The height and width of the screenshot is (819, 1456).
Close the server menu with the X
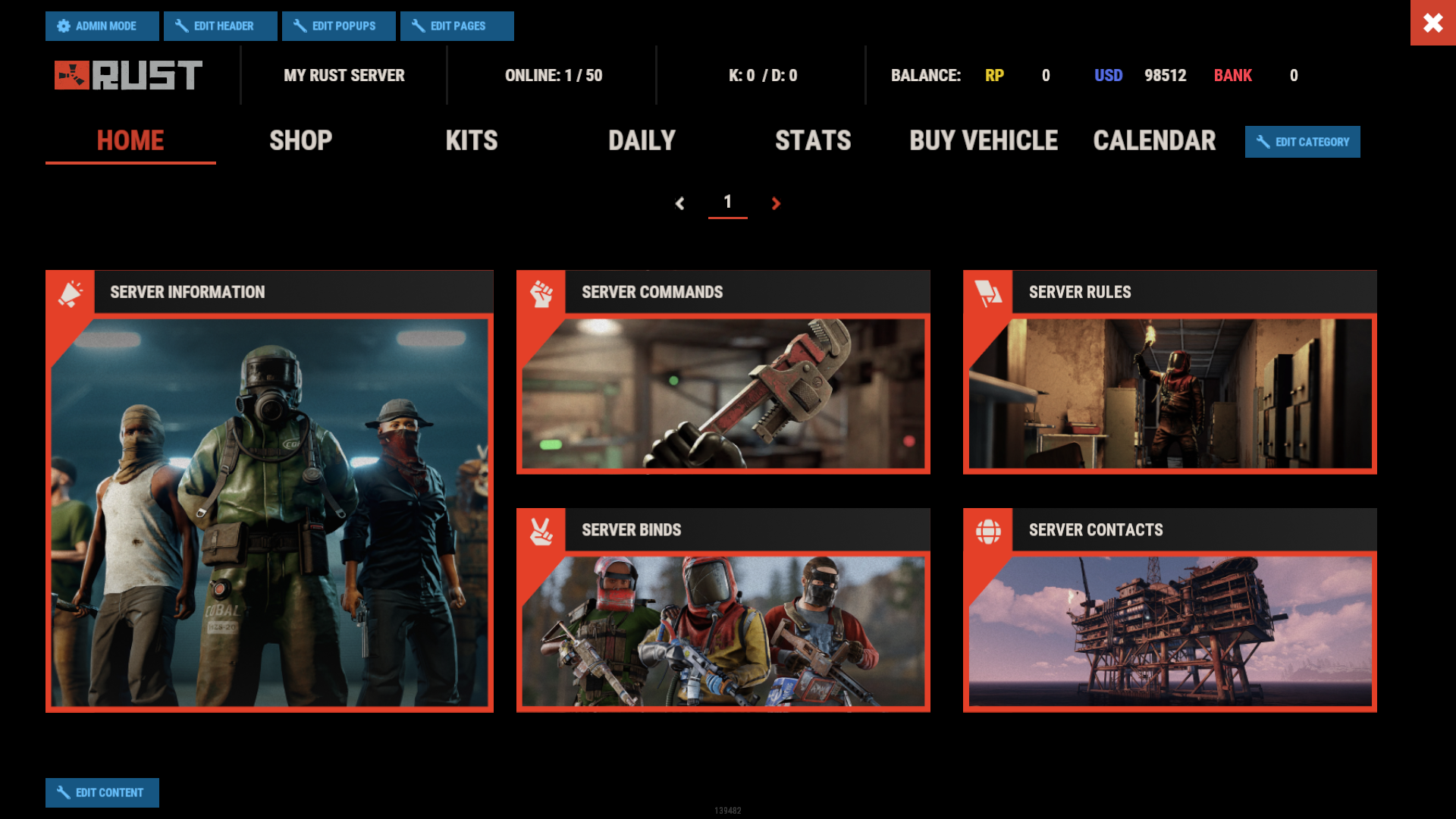coord(1432,23)
